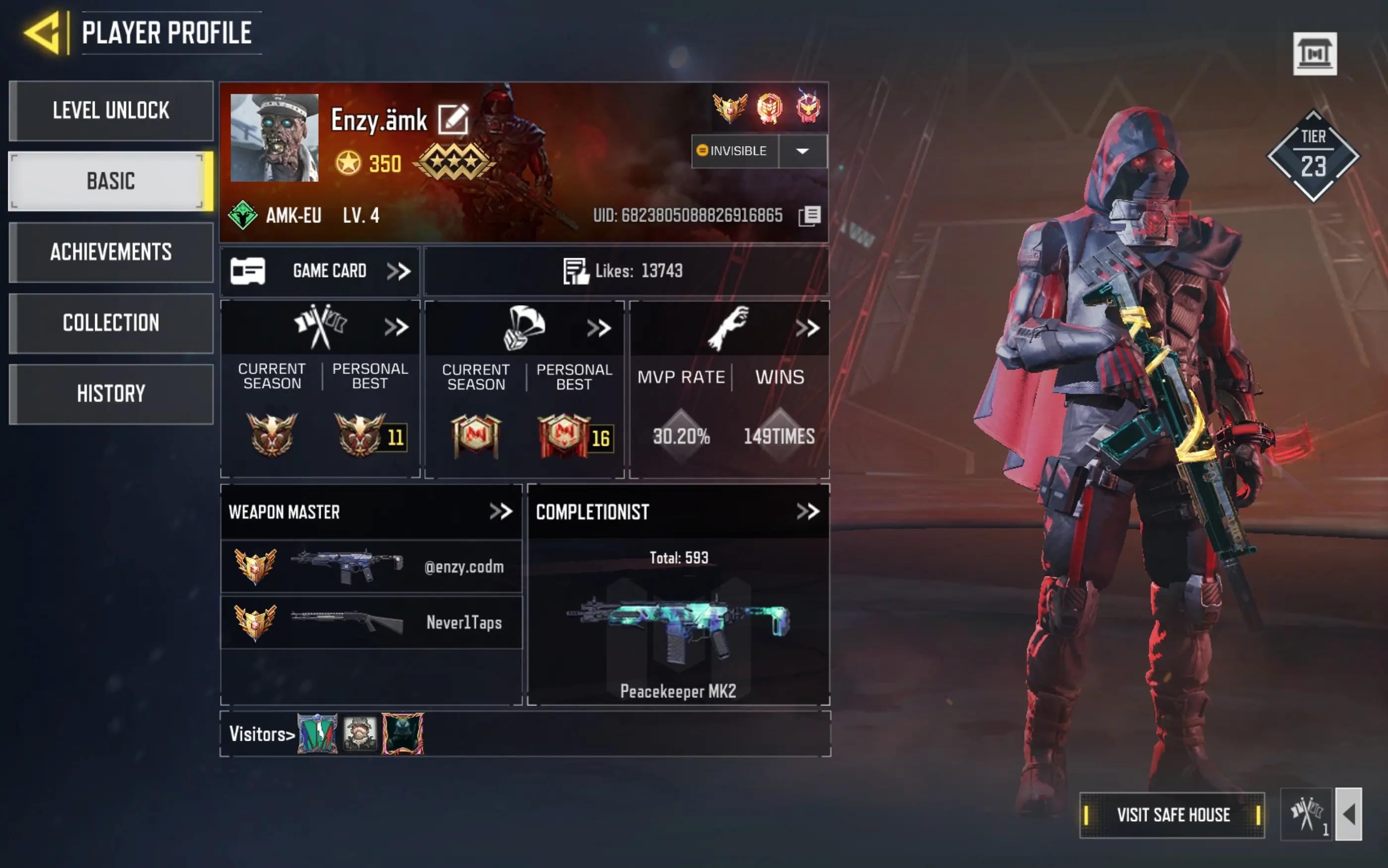Expand the Weapon Master section
The image size is (1388, 868).
(500, 511)
